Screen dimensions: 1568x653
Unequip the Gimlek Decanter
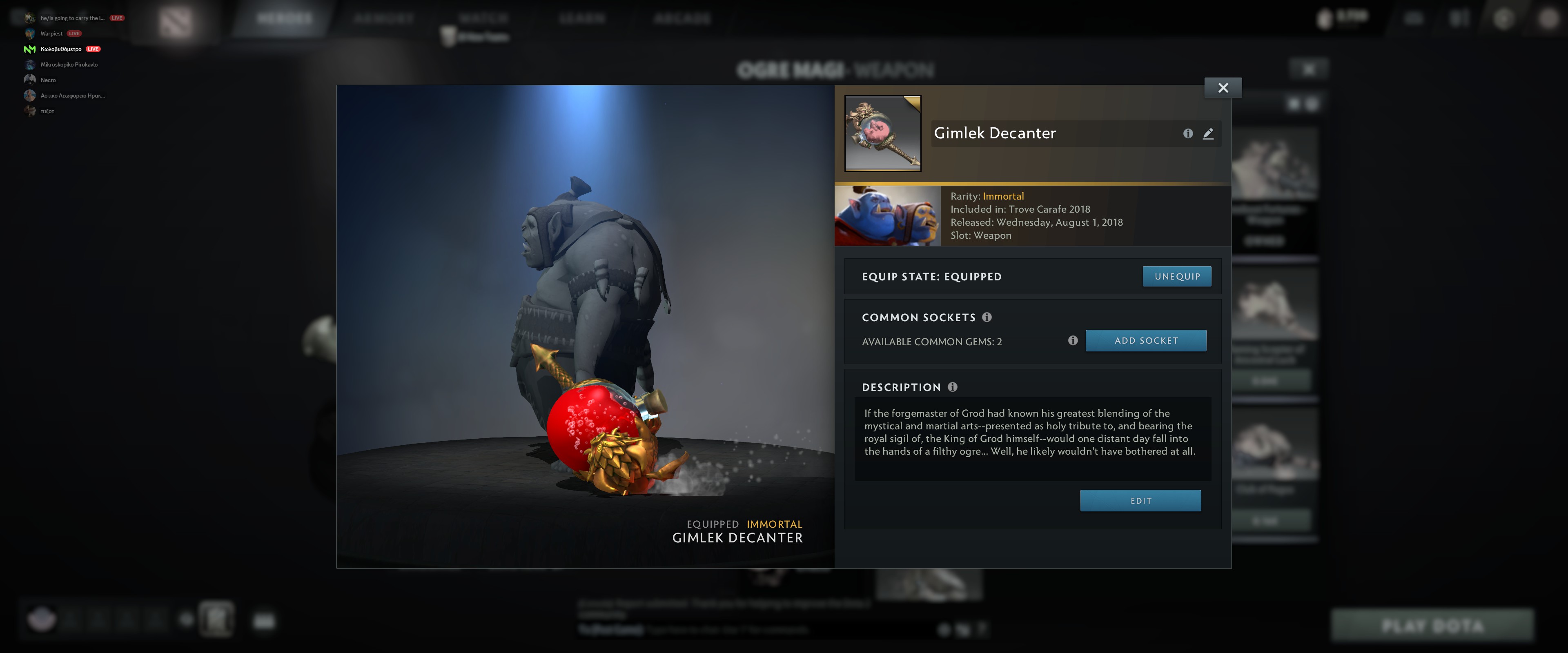coord(1176,275)
